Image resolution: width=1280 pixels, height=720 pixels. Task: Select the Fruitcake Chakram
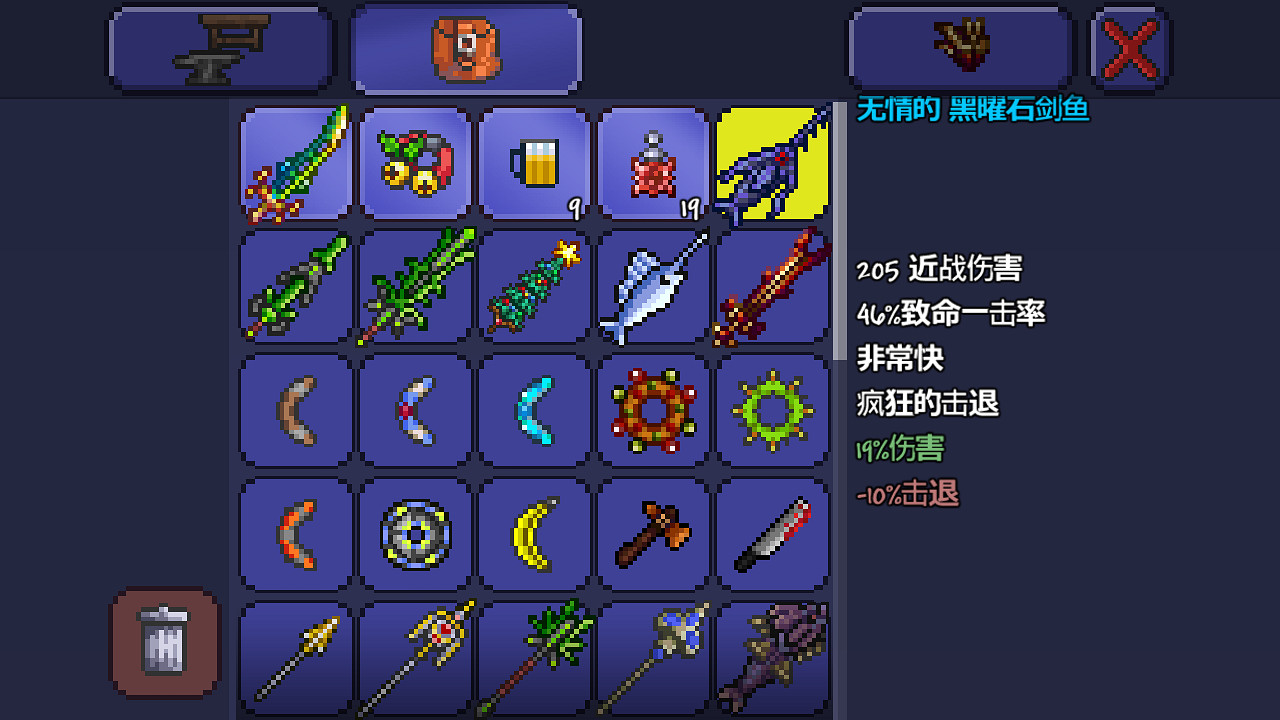[x=653, y=410]
